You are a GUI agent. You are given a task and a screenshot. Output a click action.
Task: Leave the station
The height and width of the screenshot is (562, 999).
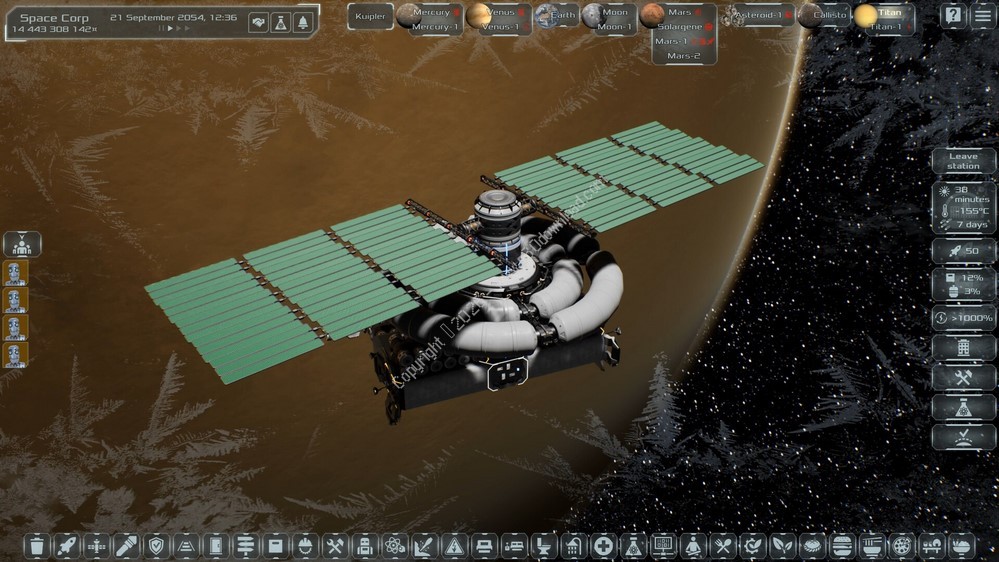click(963, 161)
